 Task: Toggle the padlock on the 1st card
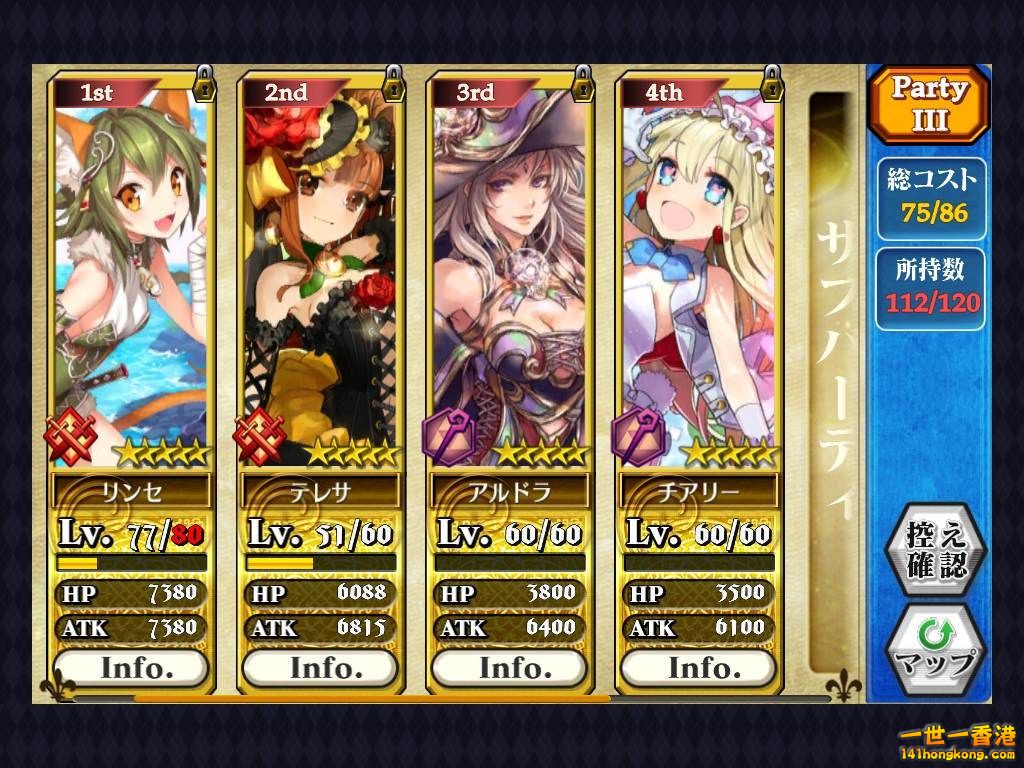pos(205,83)
